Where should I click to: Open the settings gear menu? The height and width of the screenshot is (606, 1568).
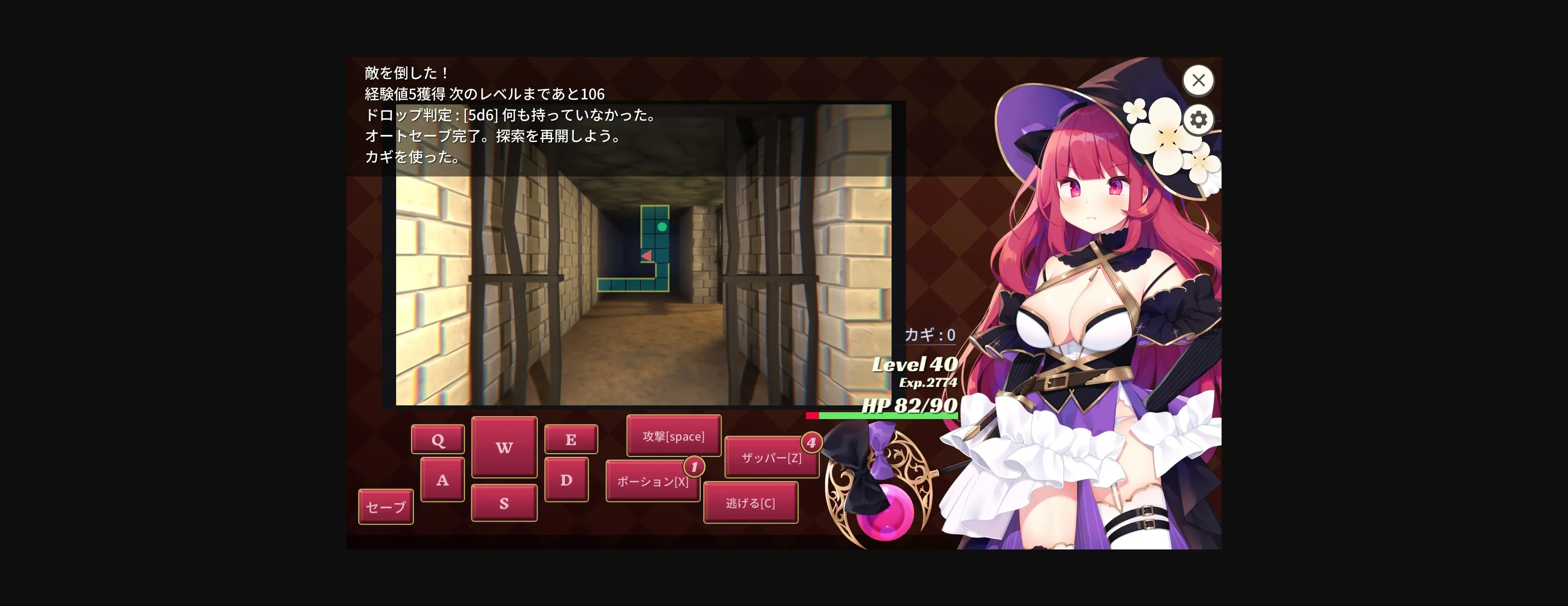click(x=1198, y=119)
